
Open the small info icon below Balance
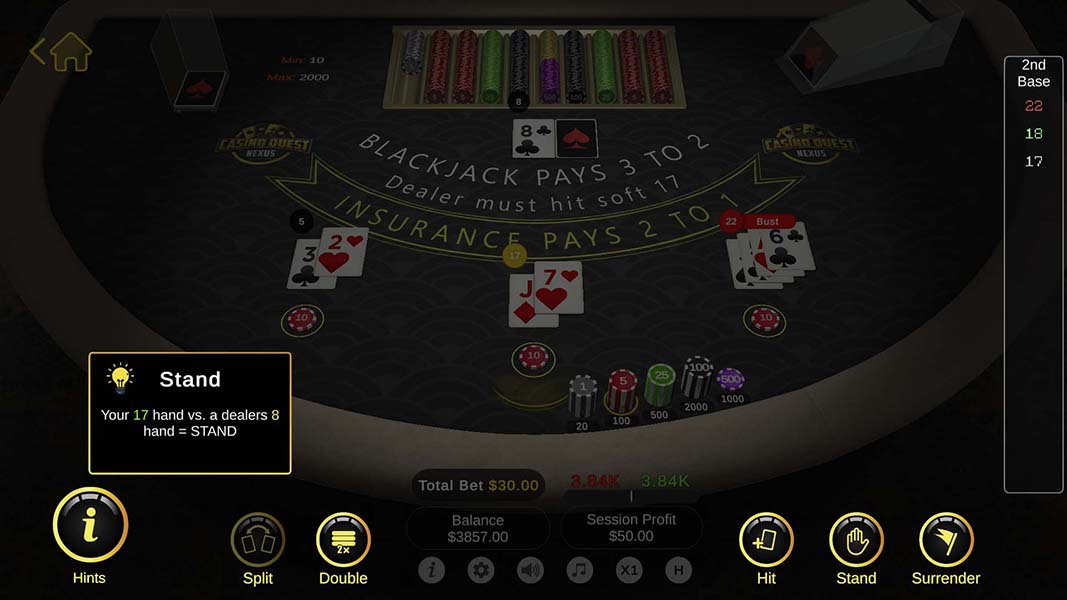(x=432, y=570)
